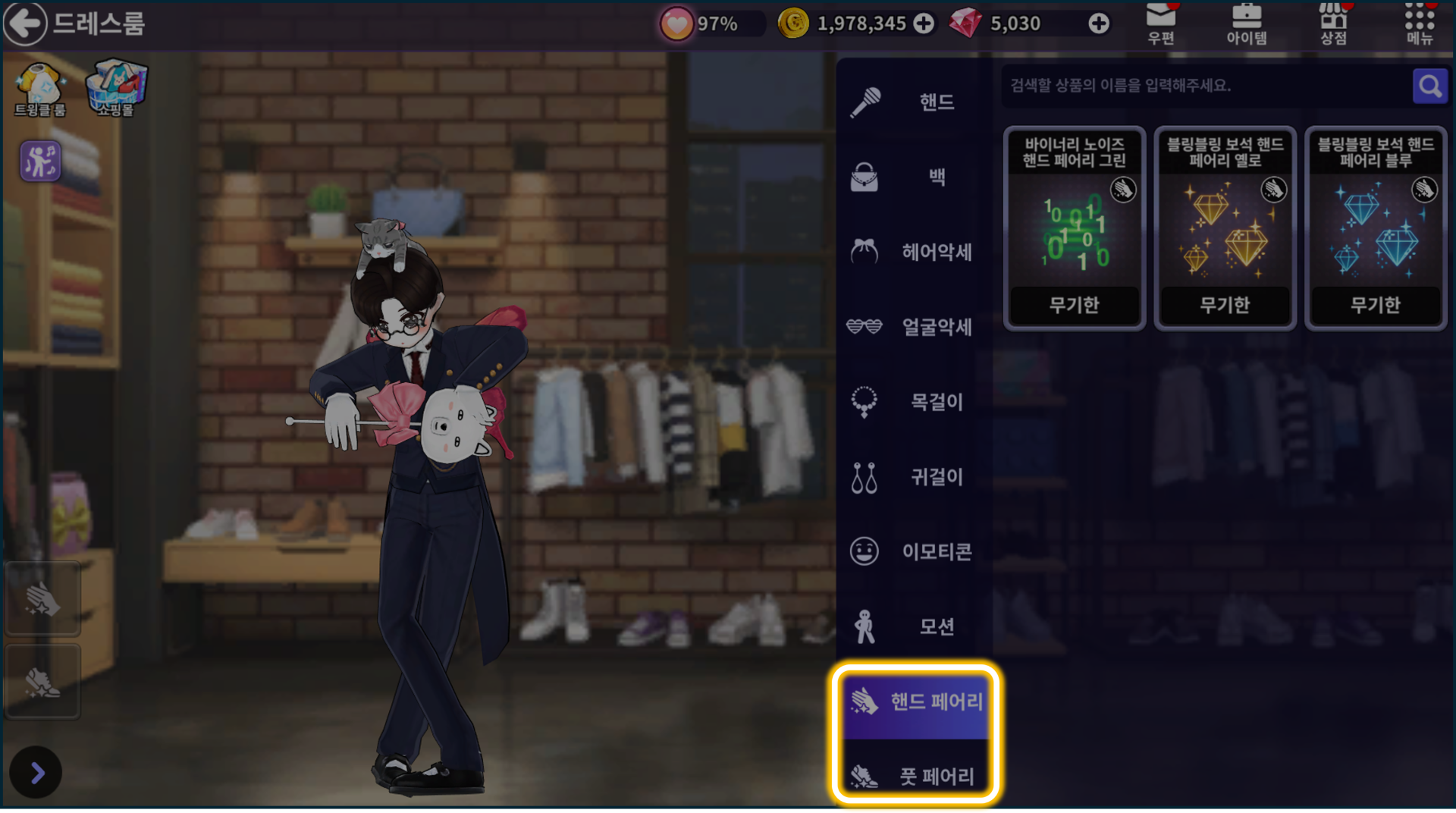
Task: Open the 상점 store
Action: click(x=1333, y=24)
